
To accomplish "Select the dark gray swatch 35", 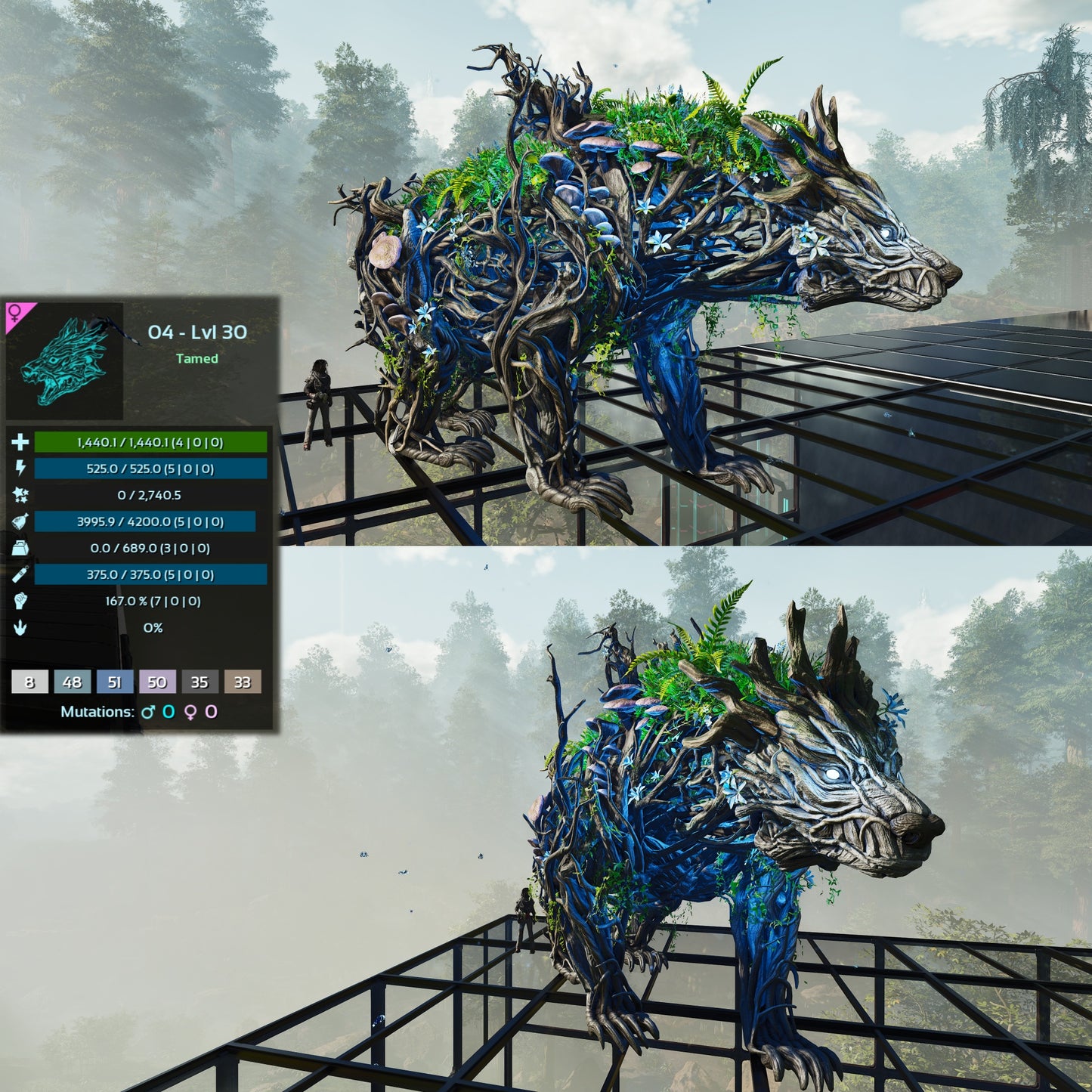I will [200, 682].
